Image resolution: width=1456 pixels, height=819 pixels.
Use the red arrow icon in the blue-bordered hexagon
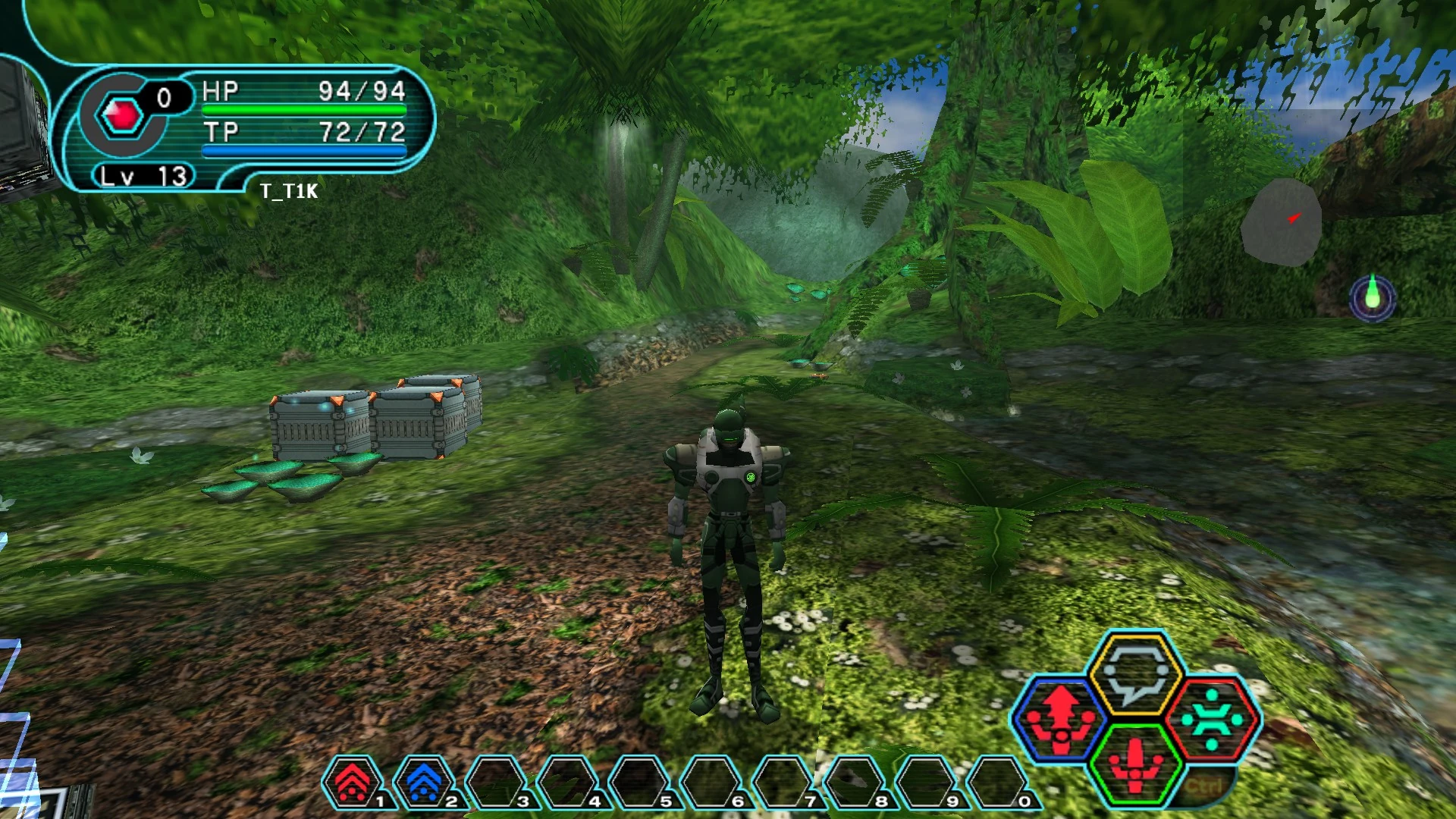pos(1059,720)
